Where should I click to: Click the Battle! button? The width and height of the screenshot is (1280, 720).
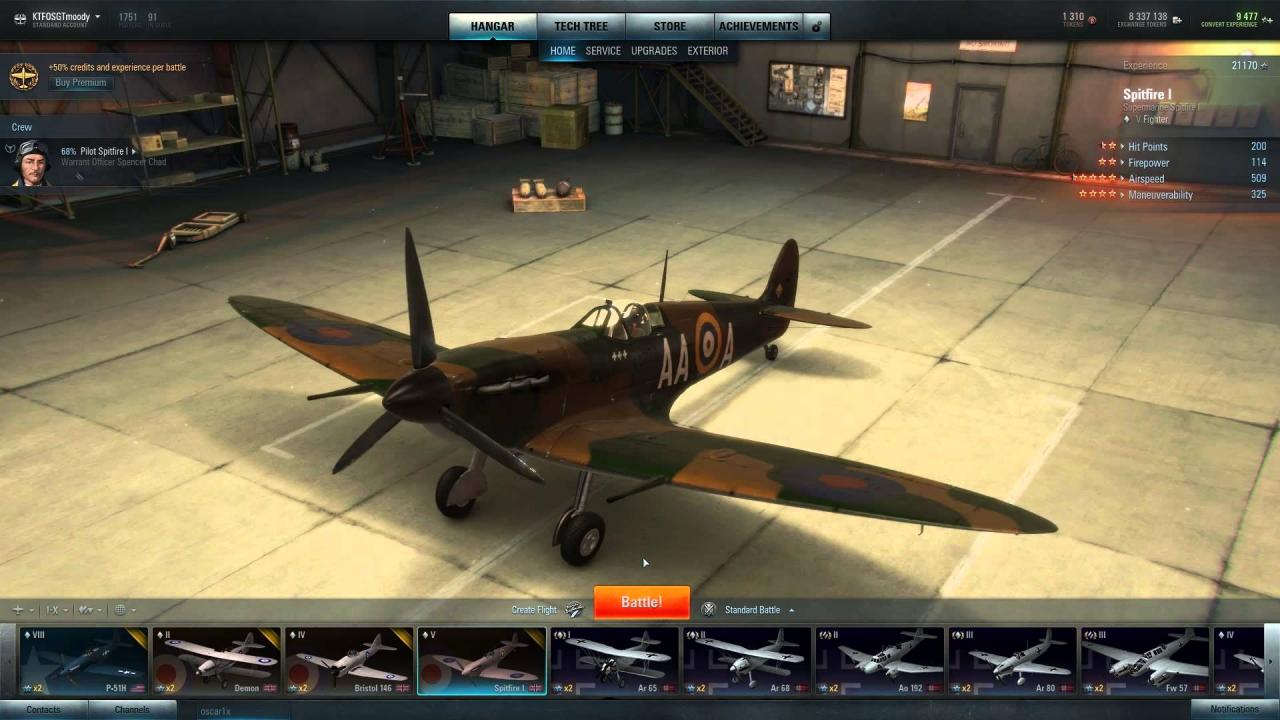click(641, 602)
